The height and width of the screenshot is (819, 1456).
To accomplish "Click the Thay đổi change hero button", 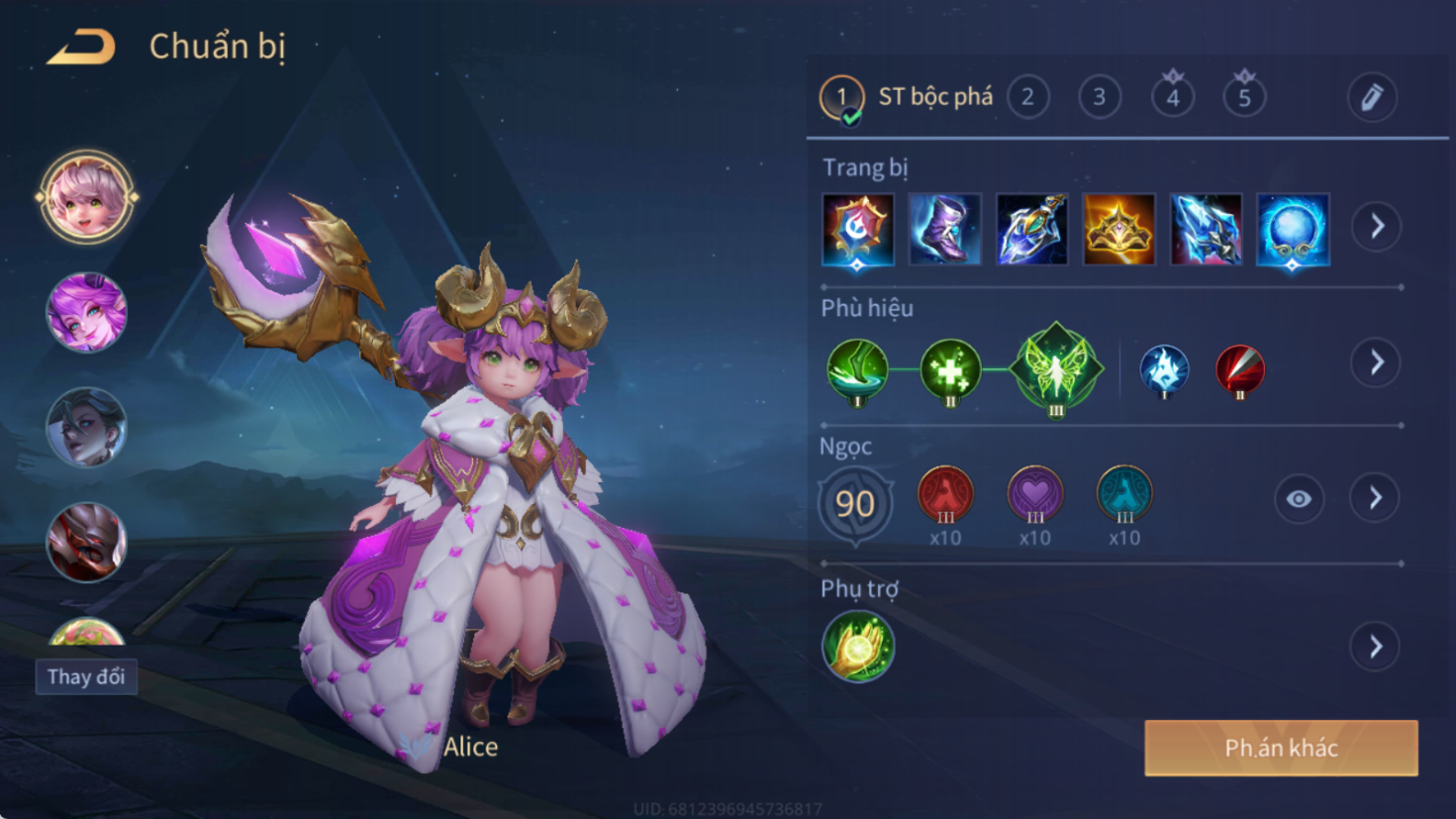I will click(x=86, y=677).
